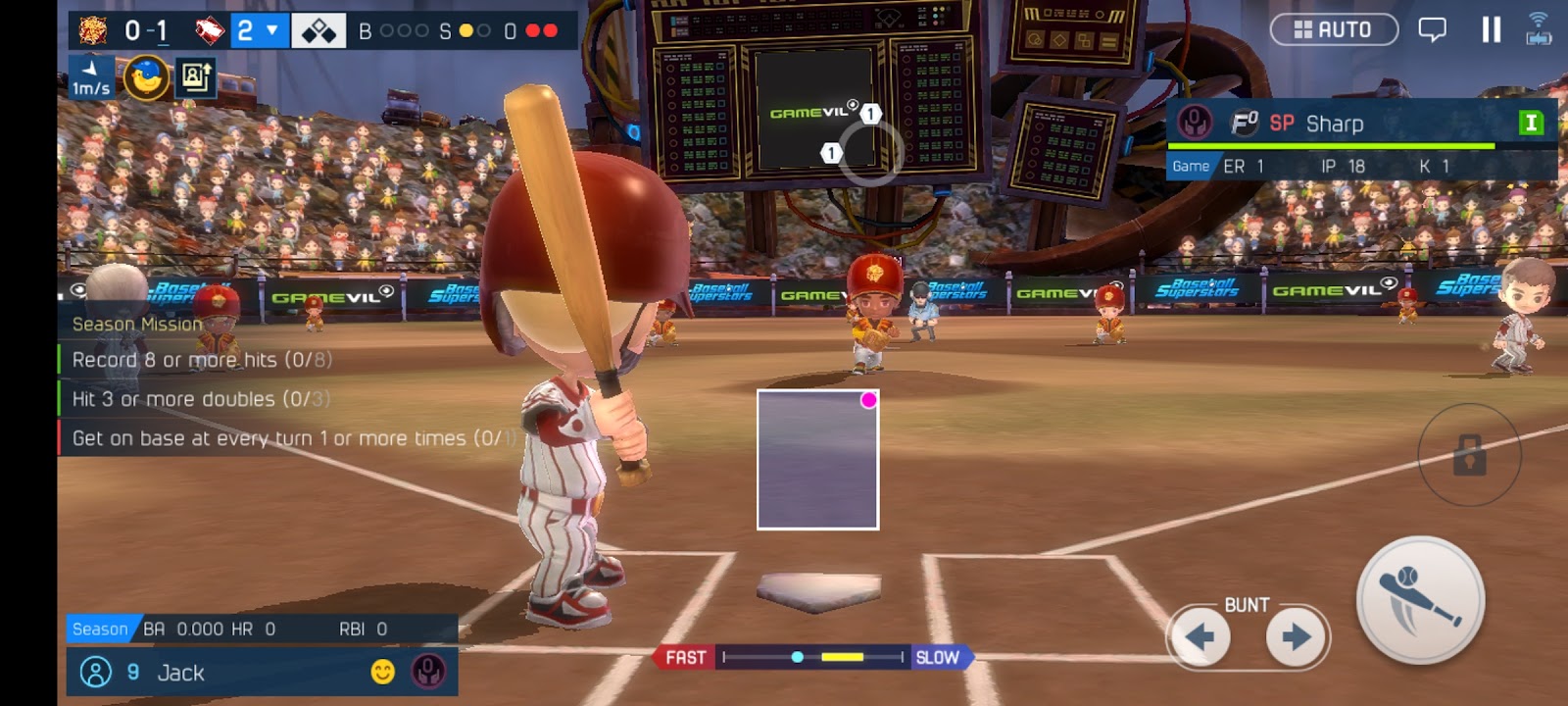Pause the game
1568x706 pixels.
(x=1491, y=29)
